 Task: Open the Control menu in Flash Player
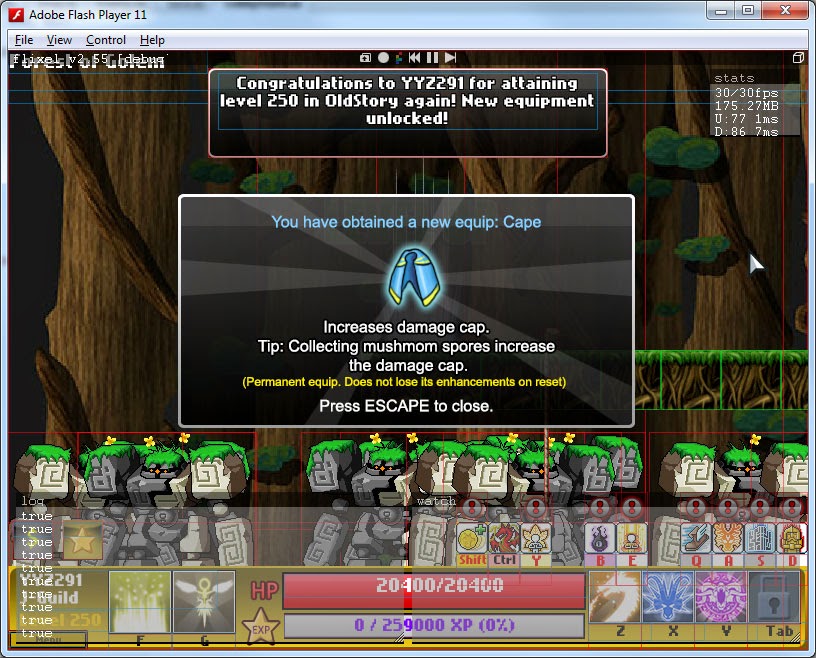[x=105, y=40]
